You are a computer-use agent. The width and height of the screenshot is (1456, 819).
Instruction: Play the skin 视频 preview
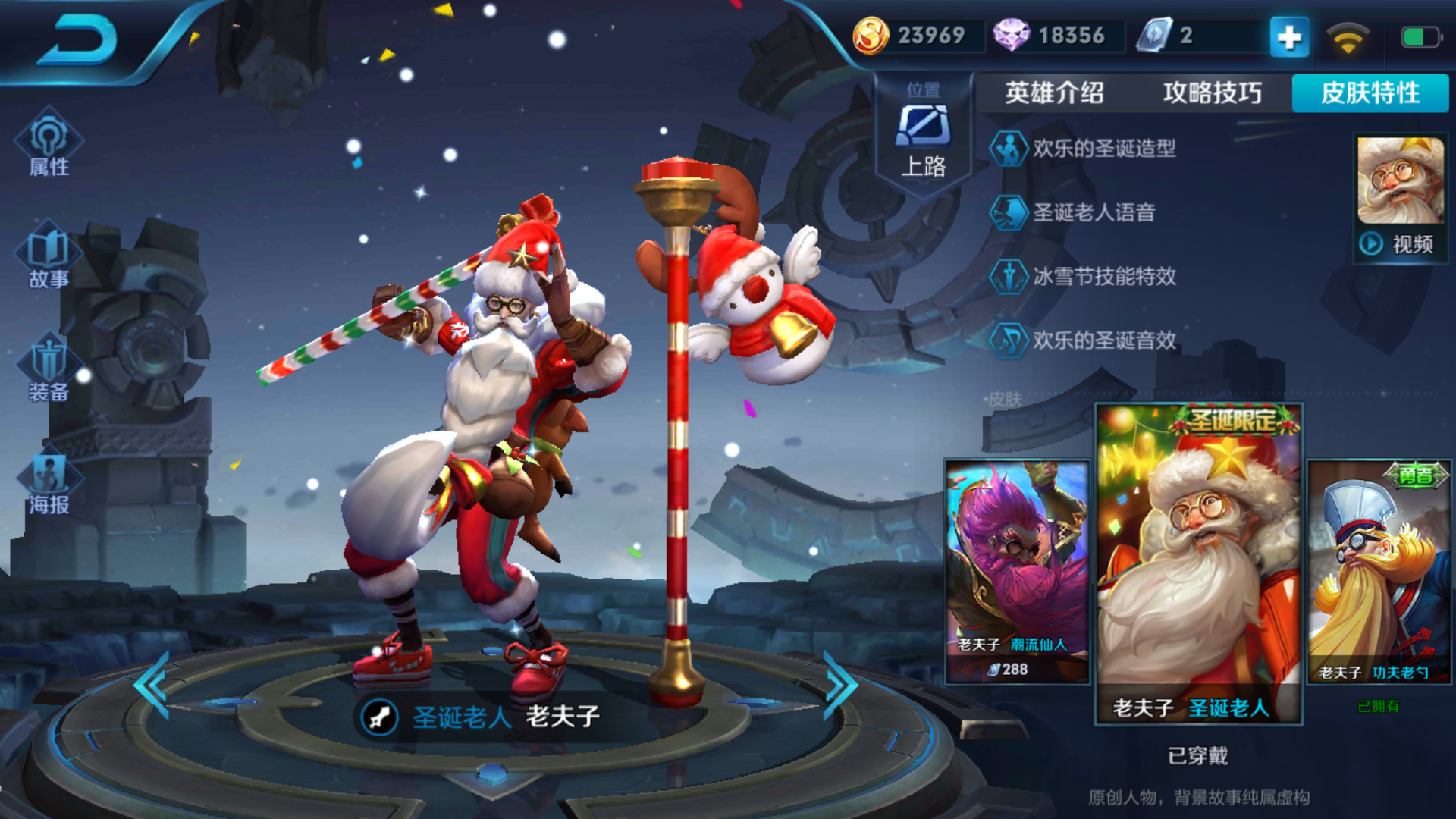tap(1400, 244)
